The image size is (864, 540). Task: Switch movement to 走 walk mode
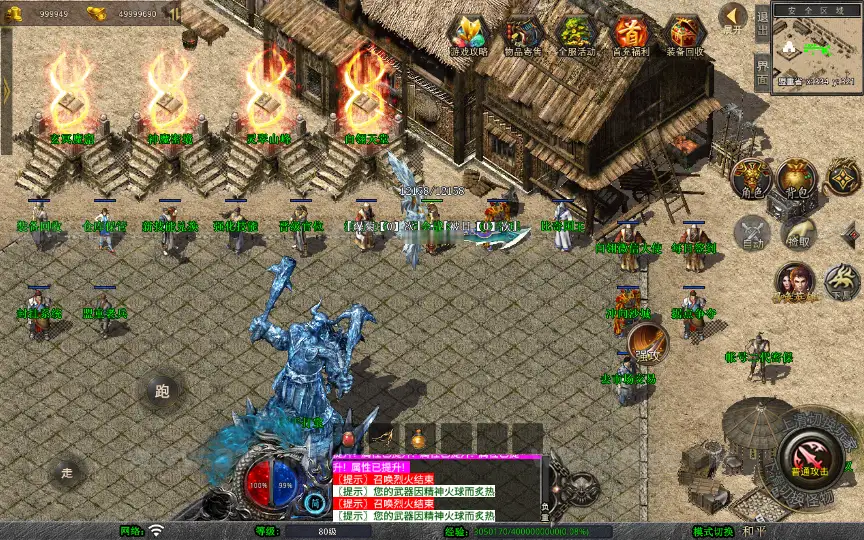point(67,471)
